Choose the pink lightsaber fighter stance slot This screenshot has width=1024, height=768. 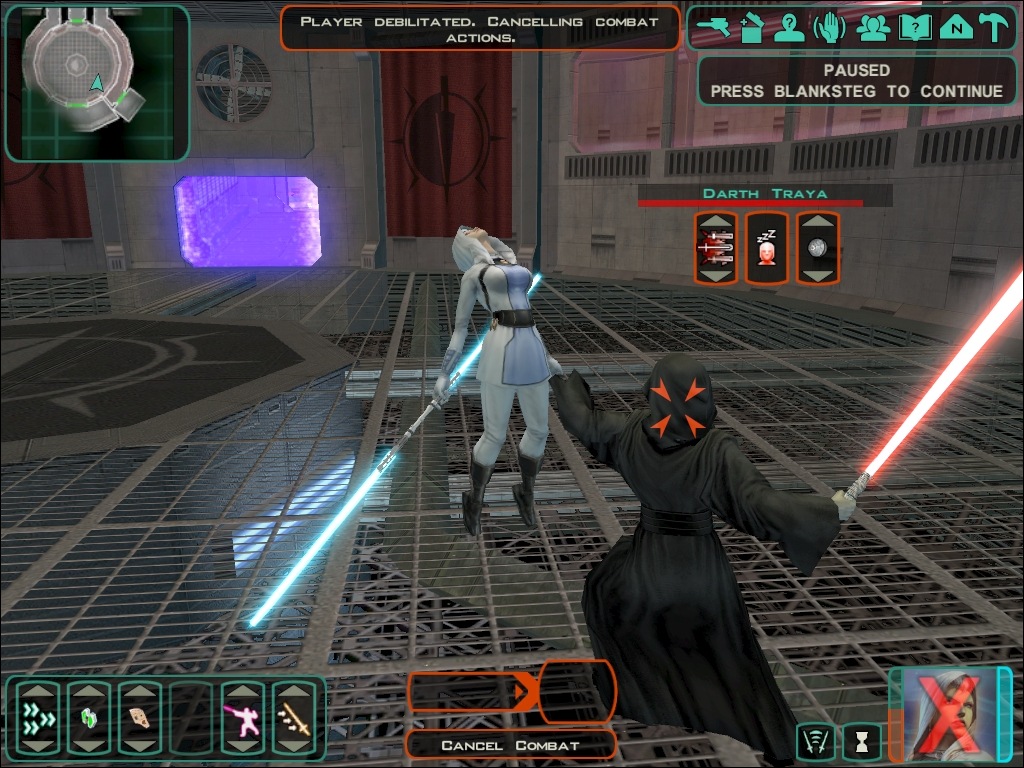[242, 718]
